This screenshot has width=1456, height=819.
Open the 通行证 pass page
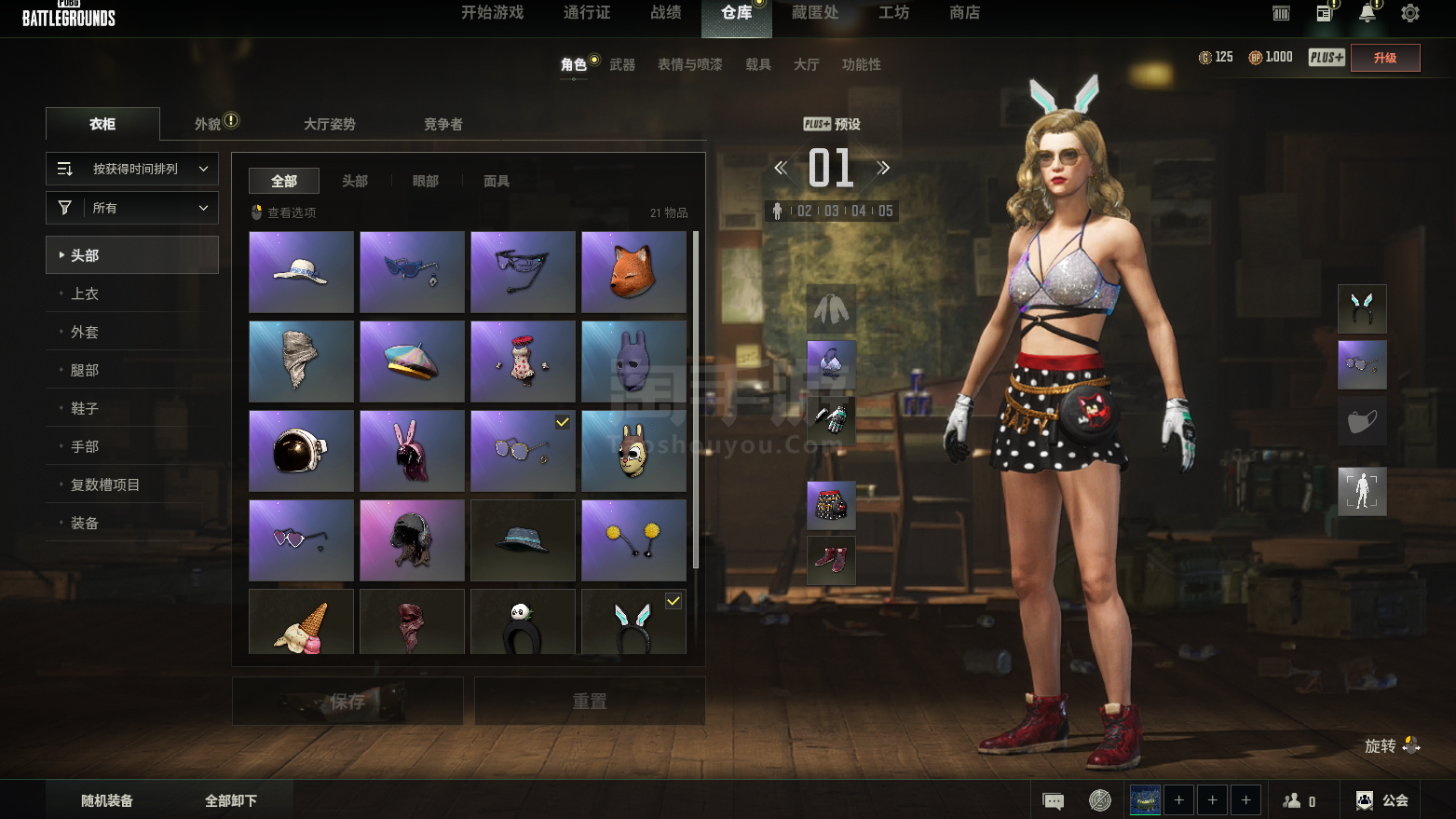click(587, 13)
